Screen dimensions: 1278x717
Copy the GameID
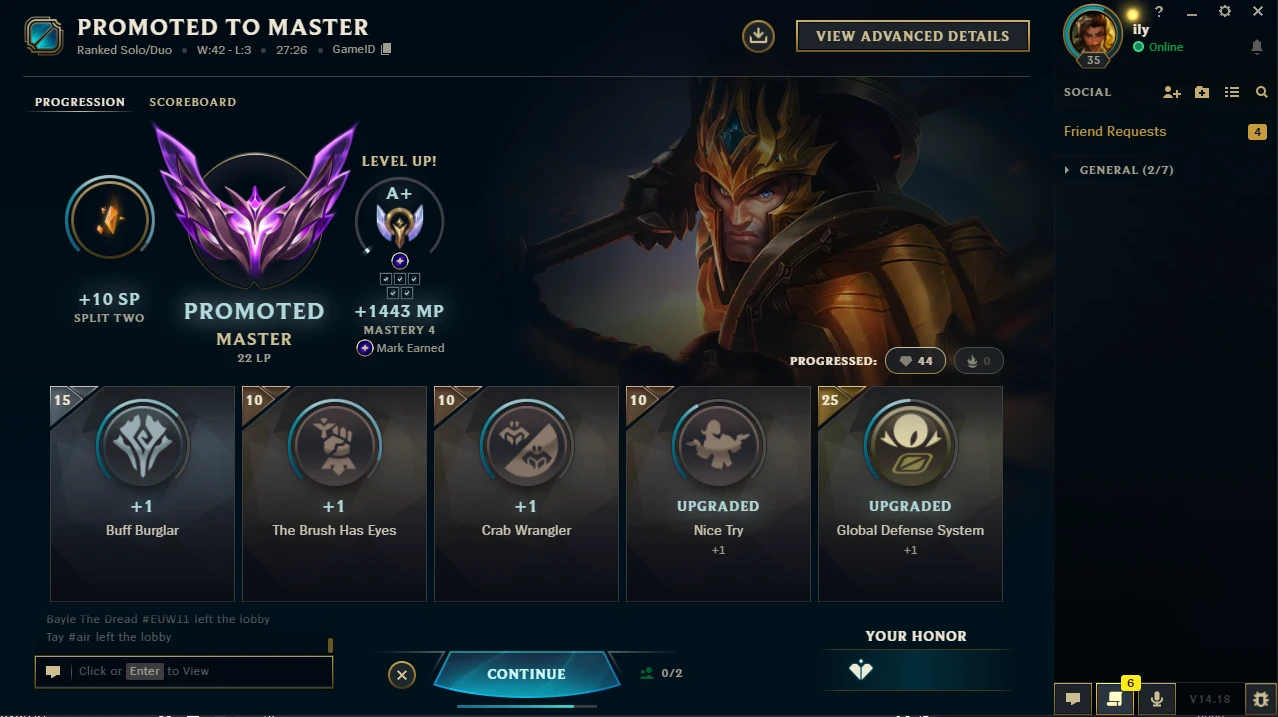click(x=386, y=50)
